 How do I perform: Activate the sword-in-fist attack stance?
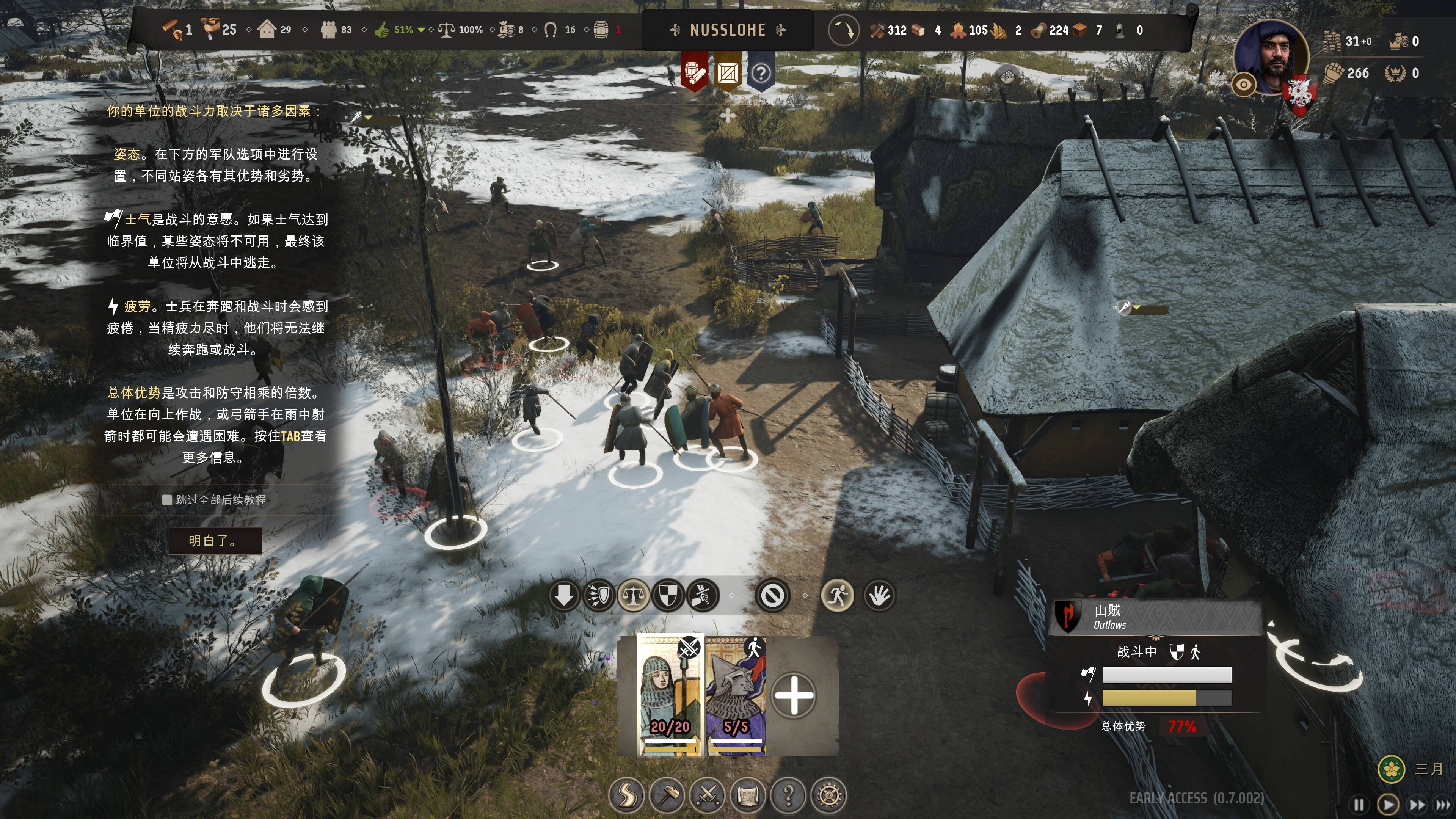703,595
